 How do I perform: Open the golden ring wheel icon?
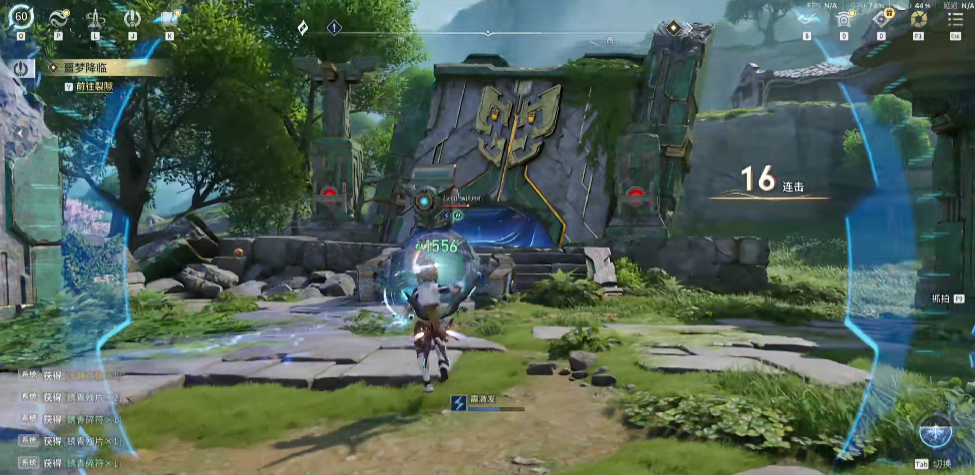click(x=919, y=17)
